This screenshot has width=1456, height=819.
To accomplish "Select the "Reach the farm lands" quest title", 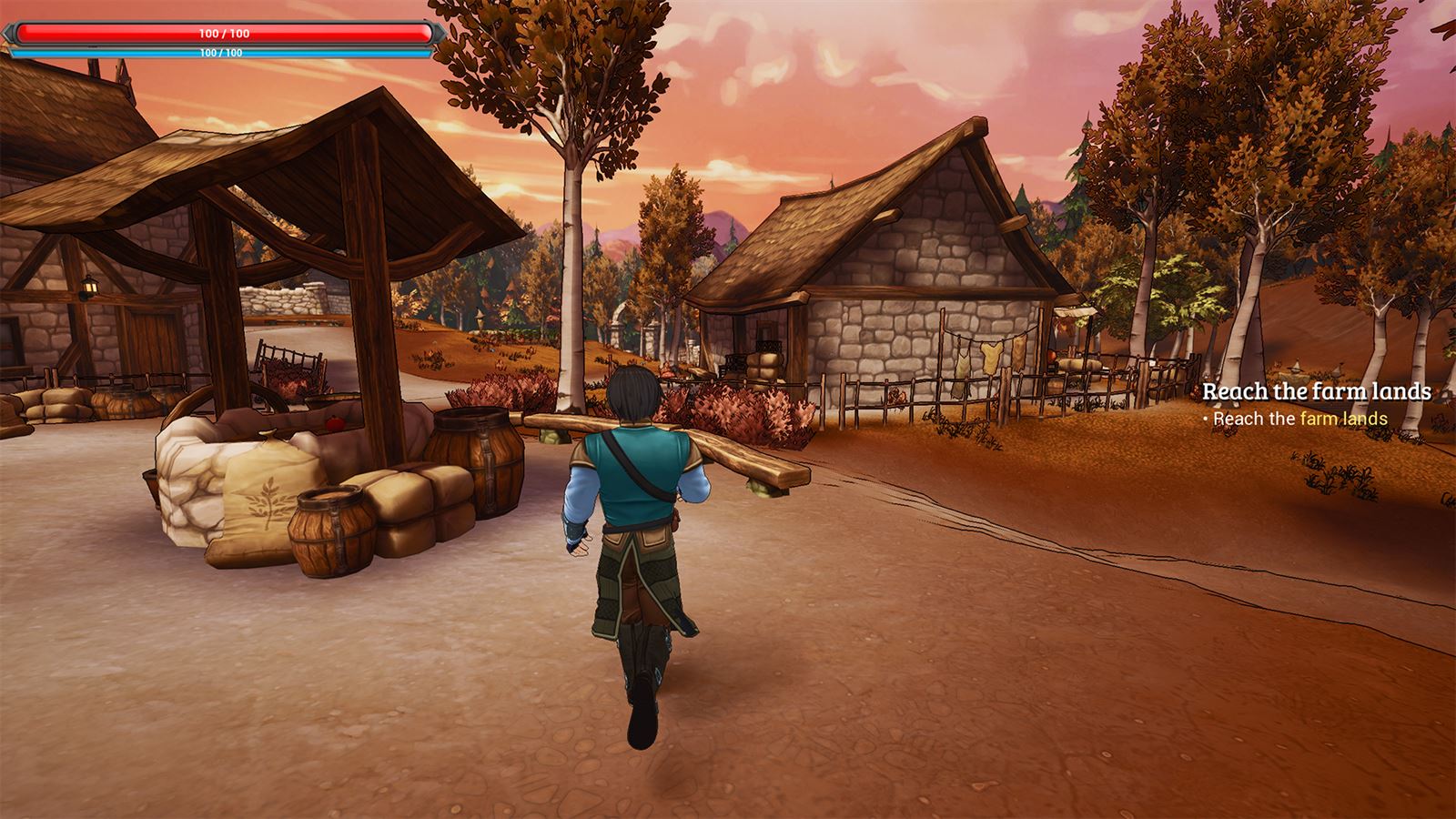I will (1316, 391).
